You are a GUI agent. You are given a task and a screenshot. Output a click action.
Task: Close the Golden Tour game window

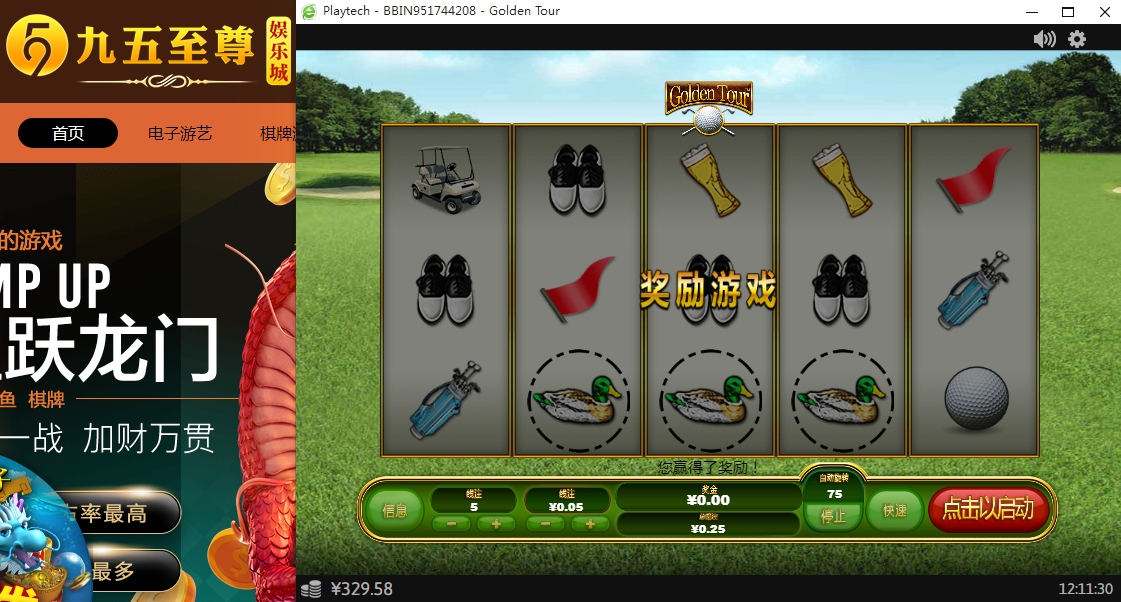(1104, 11)
